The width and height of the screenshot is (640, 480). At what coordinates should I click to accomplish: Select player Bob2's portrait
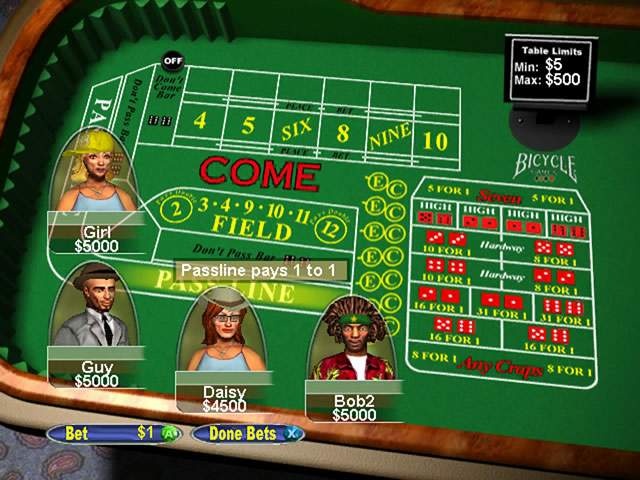pos(354,345)
